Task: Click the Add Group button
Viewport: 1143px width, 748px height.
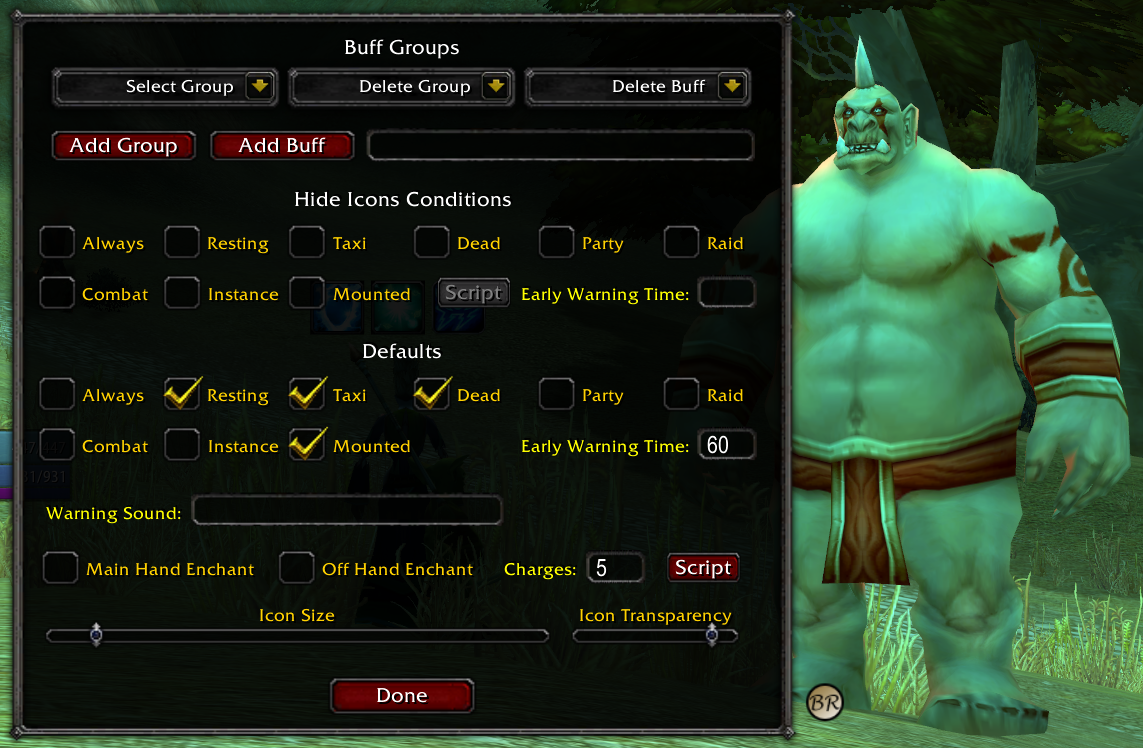Action: pos(124,146)
